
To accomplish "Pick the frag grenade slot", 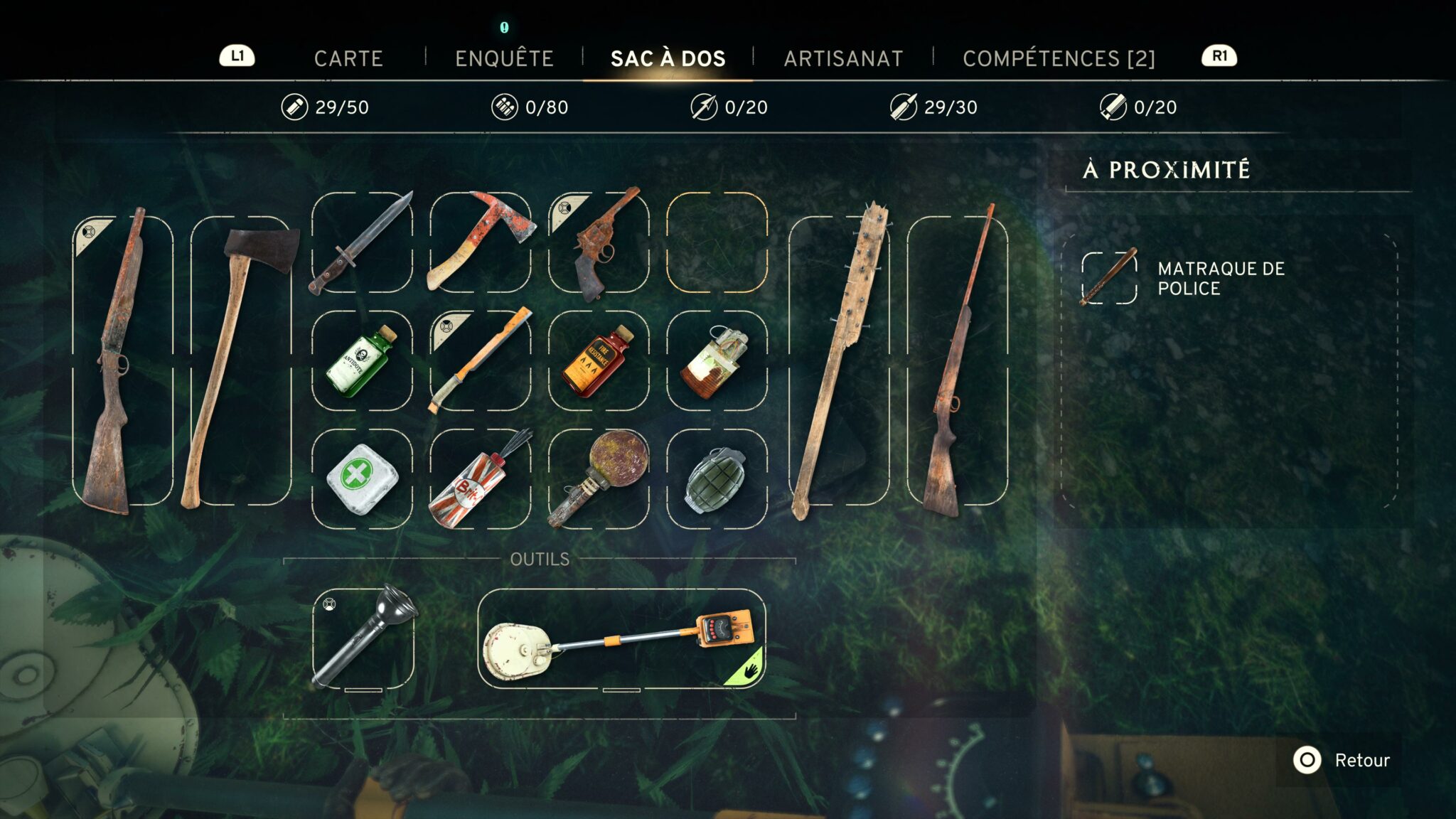I will point(717,479).
